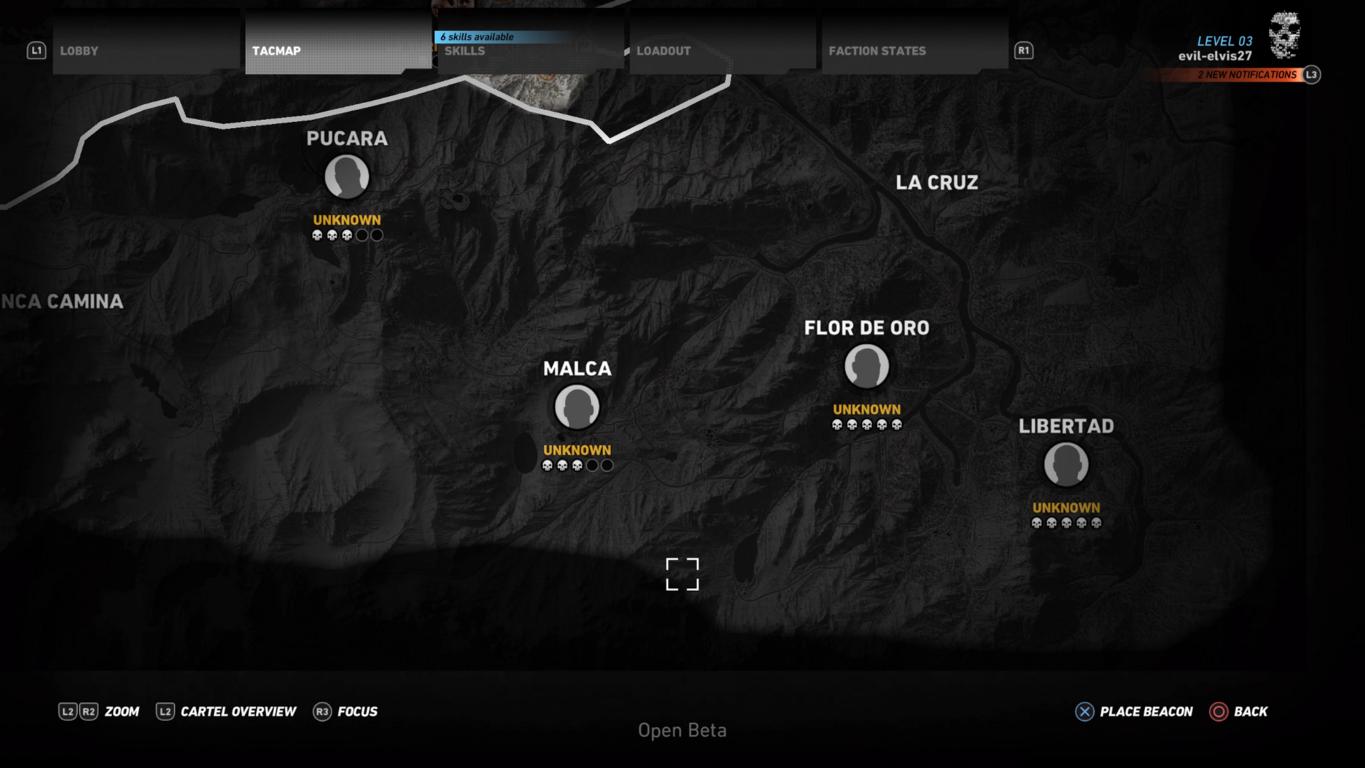Select the Pucara unknown boss portrait
The width and height of the screenshot is (1365, 768).
coord(347,177)
